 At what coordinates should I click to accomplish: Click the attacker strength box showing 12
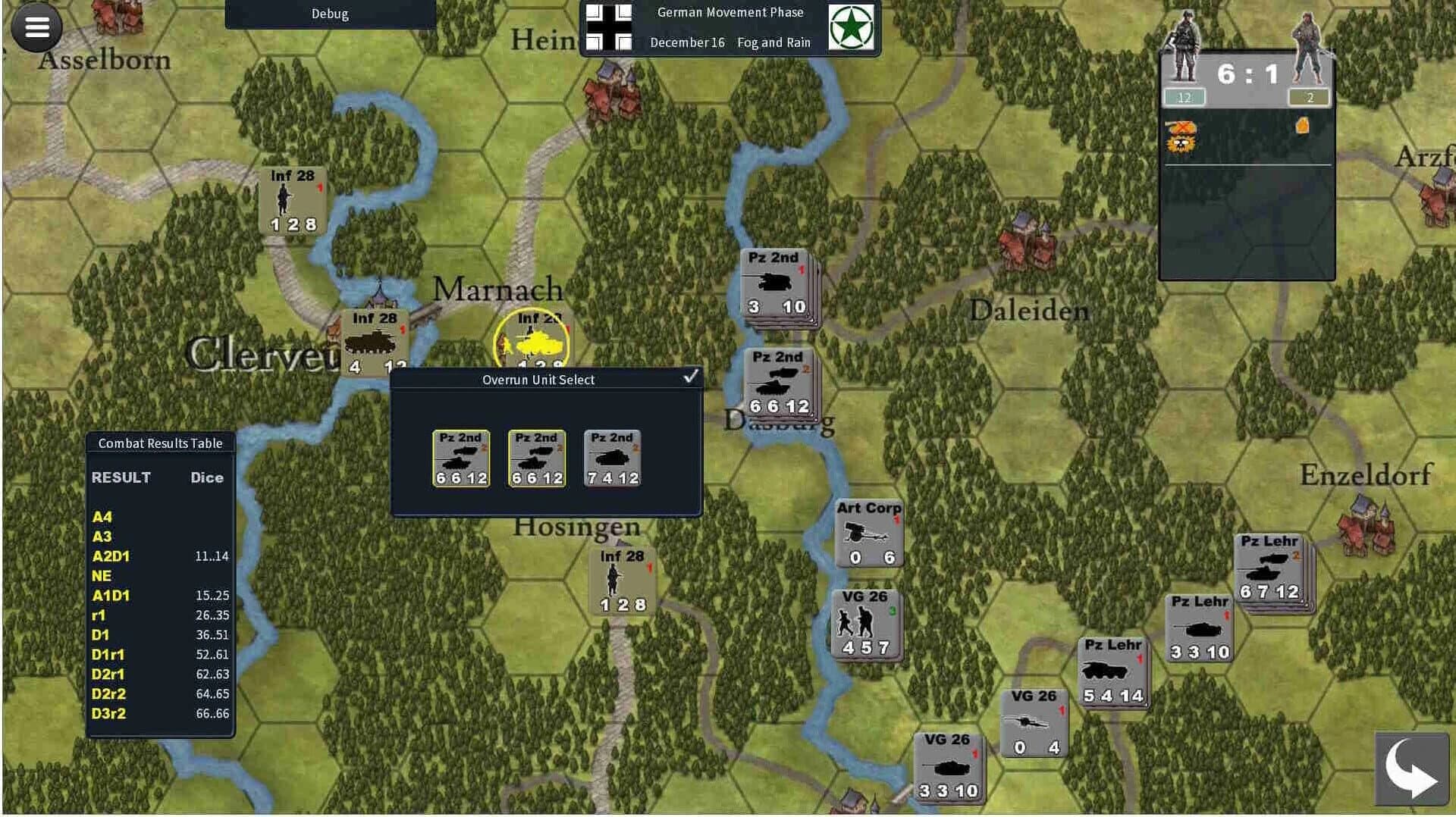1184,97
